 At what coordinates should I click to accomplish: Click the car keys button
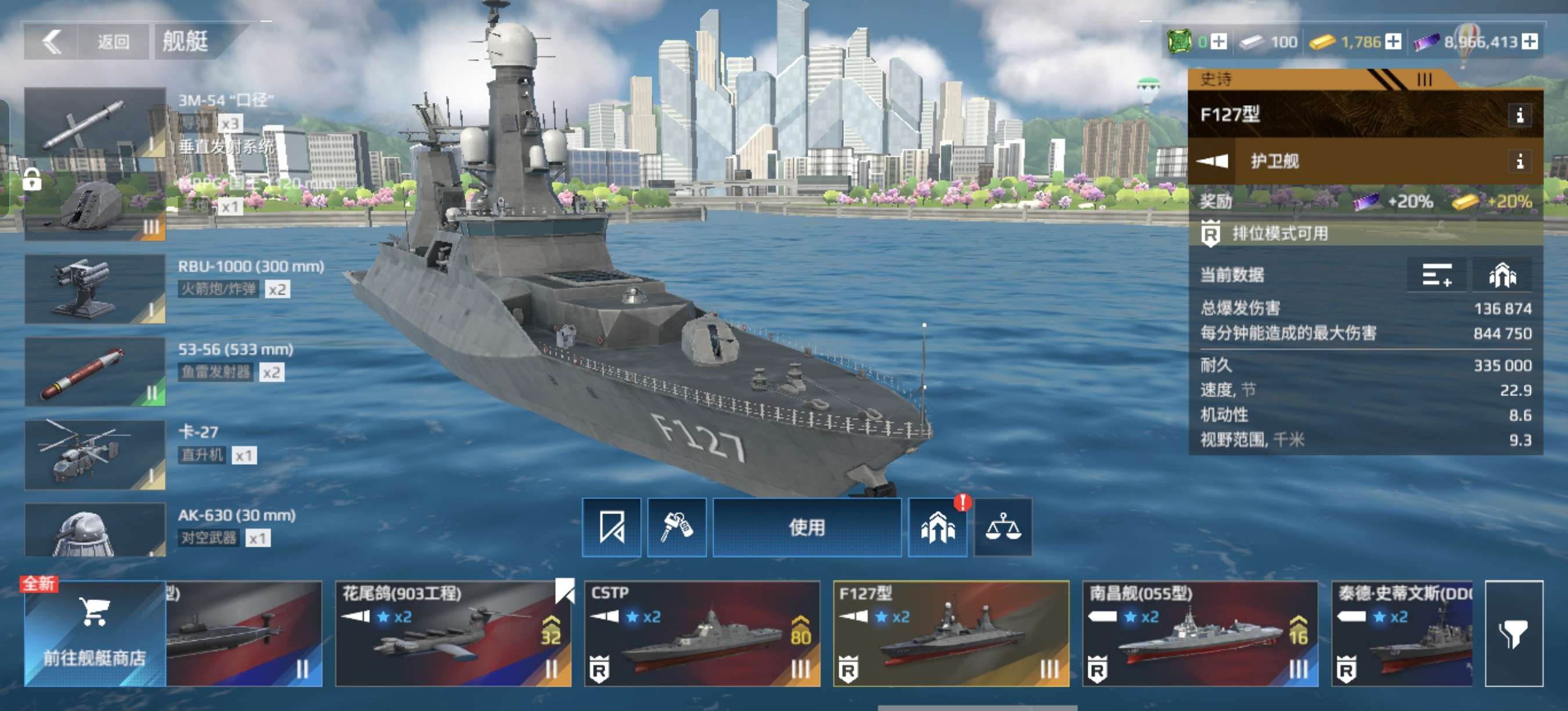pos(676,527)
